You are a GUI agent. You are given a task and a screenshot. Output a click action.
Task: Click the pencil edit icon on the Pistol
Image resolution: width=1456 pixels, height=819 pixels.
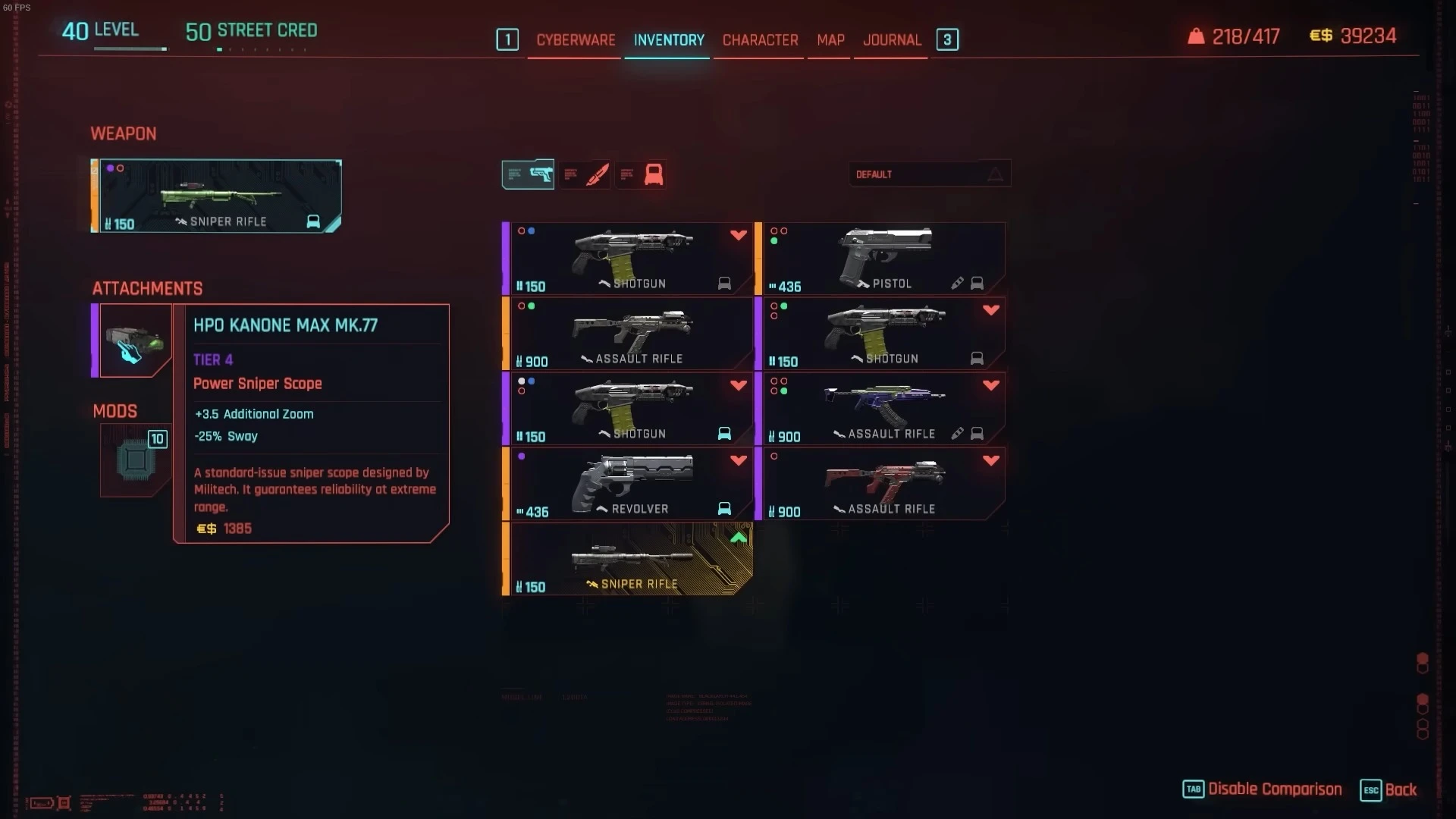957,283
